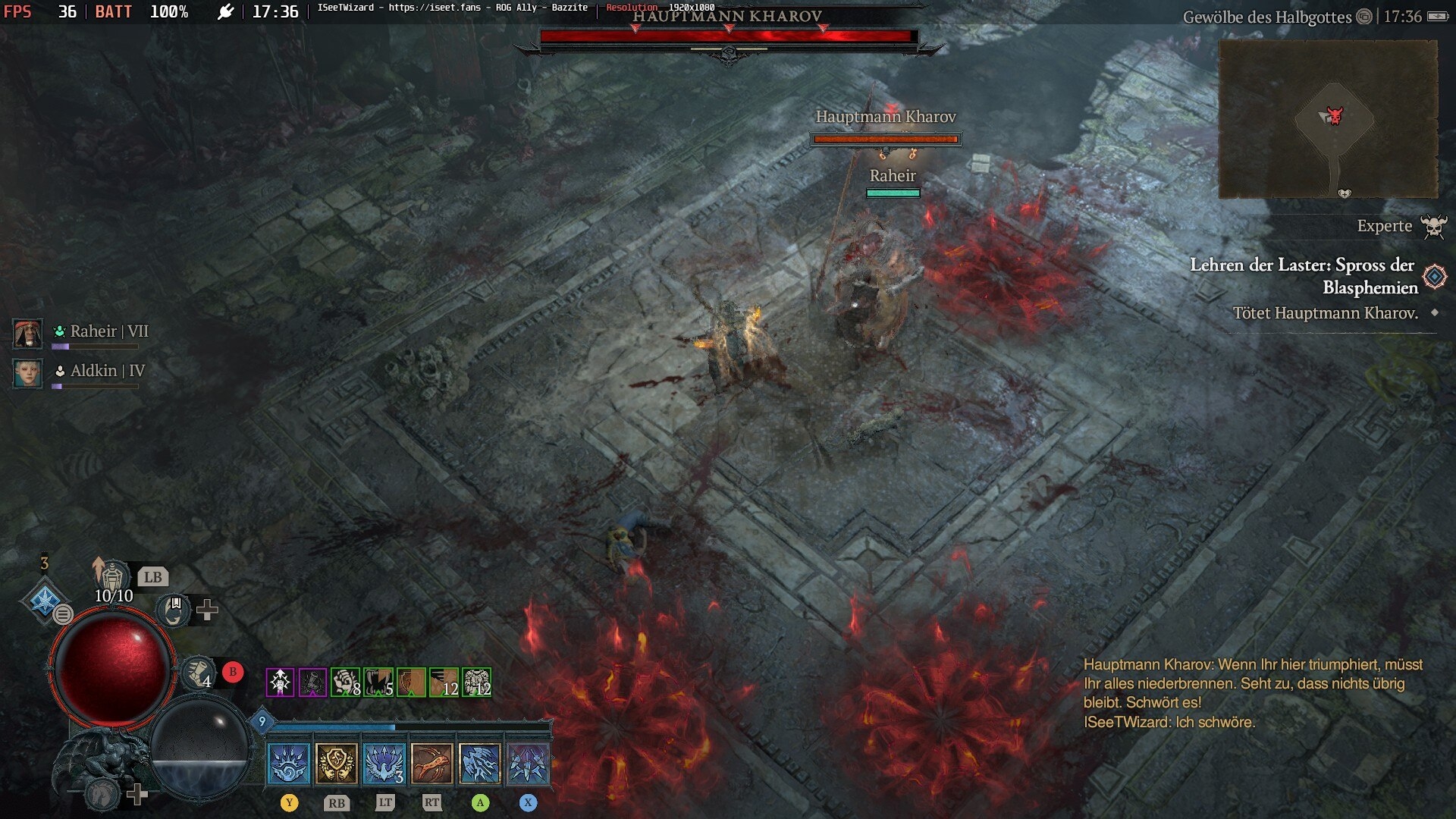
Task: Inspect the chest armor buff icon
Action: tap(477, 682)
